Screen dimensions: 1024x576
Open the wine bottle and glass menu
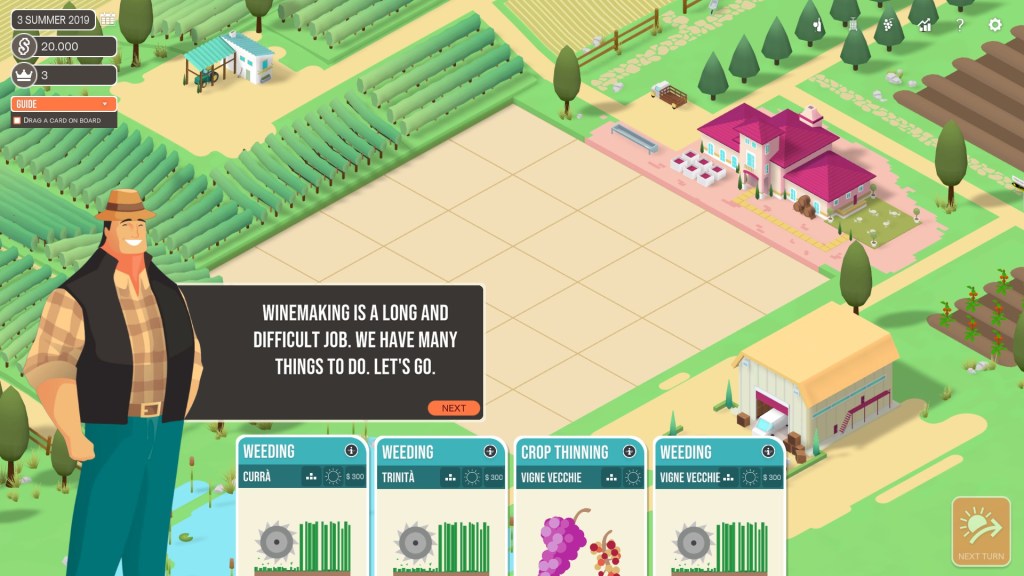tap(818, 25)
